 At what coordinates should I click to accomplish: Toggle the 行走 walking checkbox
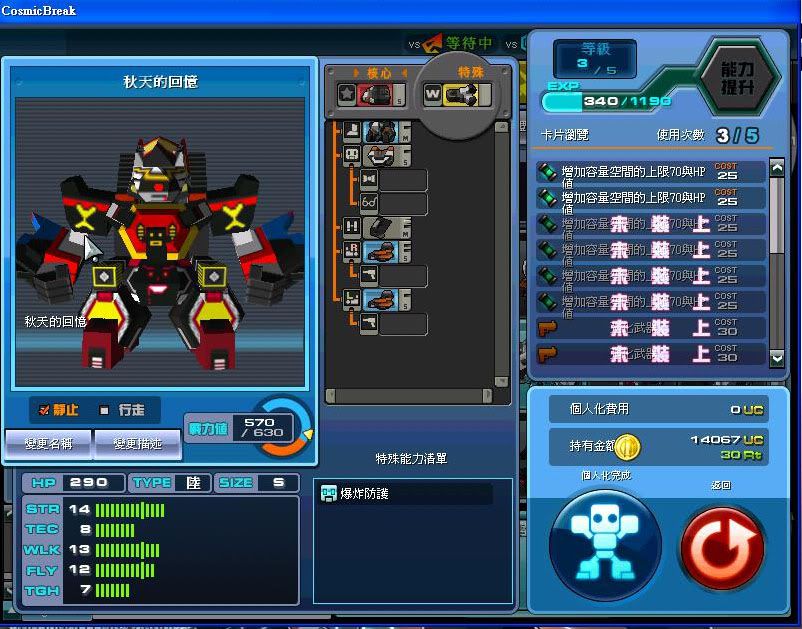[105, 410]
